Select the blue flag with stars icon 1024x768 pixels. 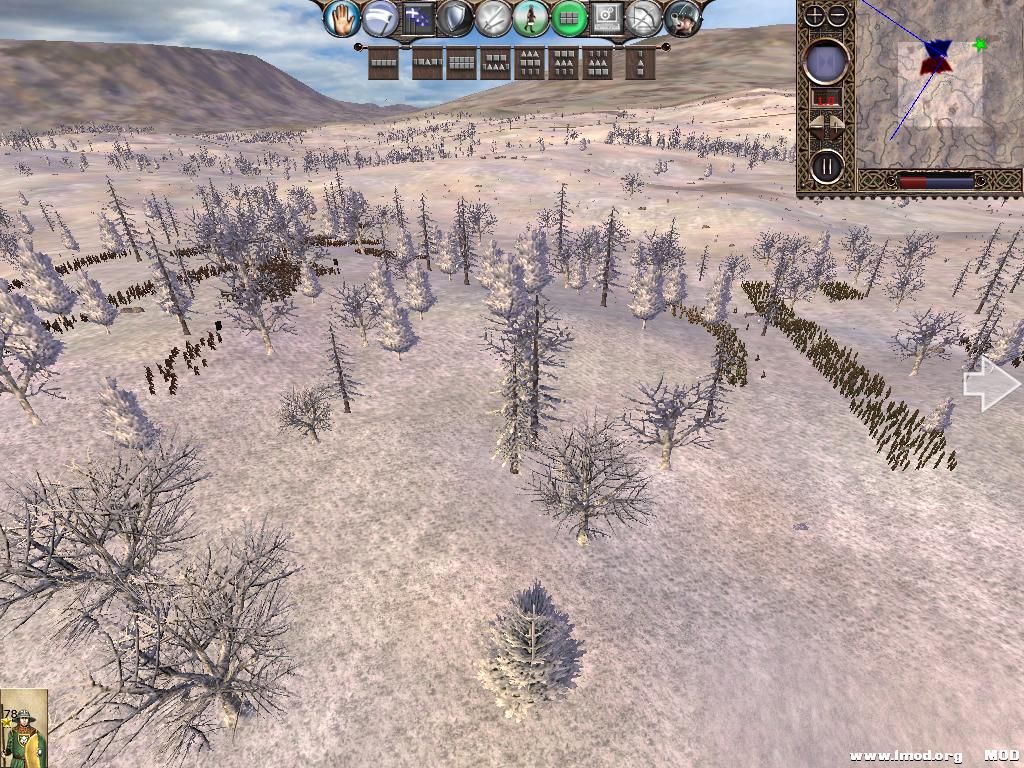(x=418, y=18)
